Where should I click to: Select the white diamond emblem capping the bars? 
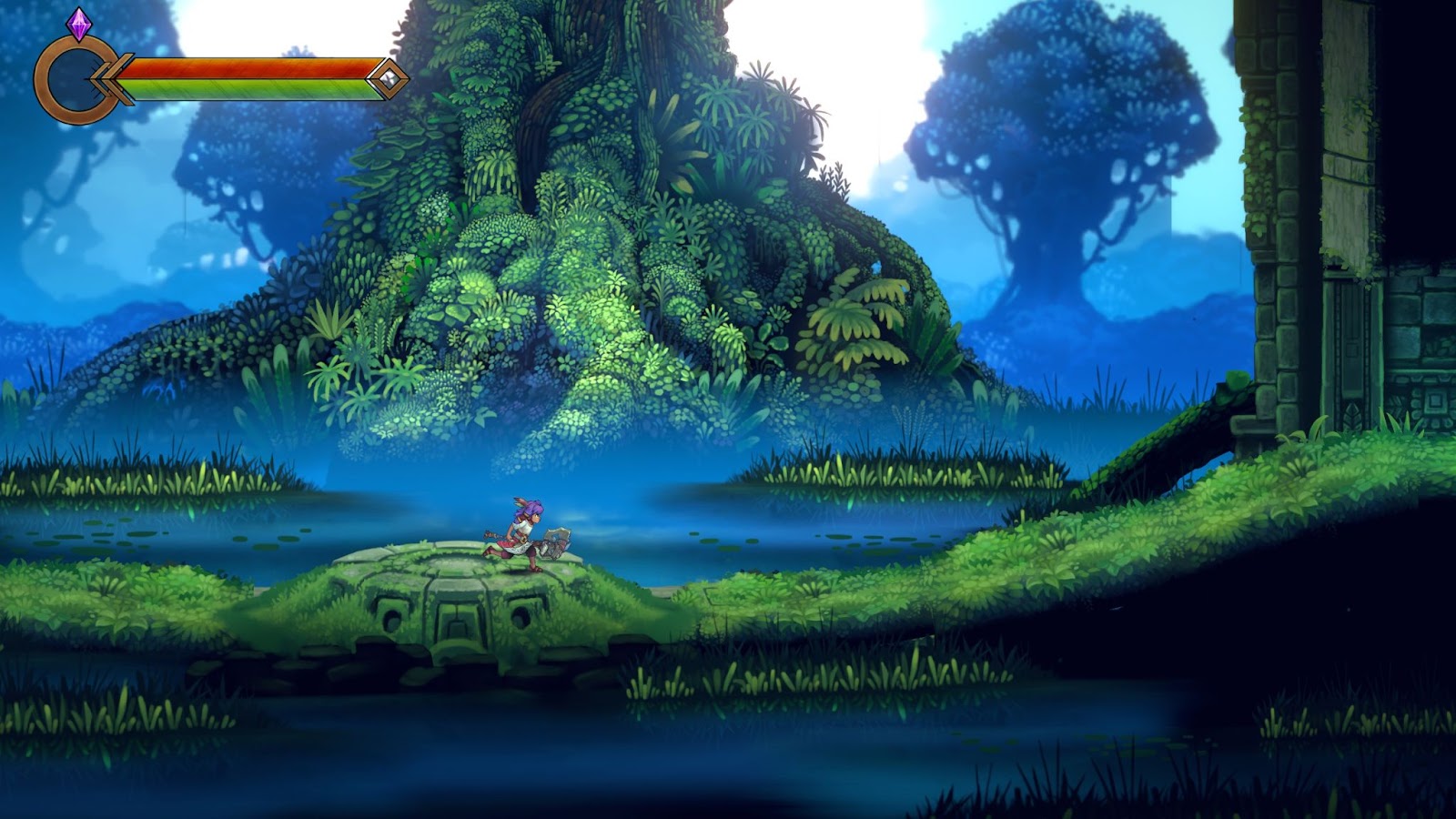pyautogui.click(x=388, y=78)
